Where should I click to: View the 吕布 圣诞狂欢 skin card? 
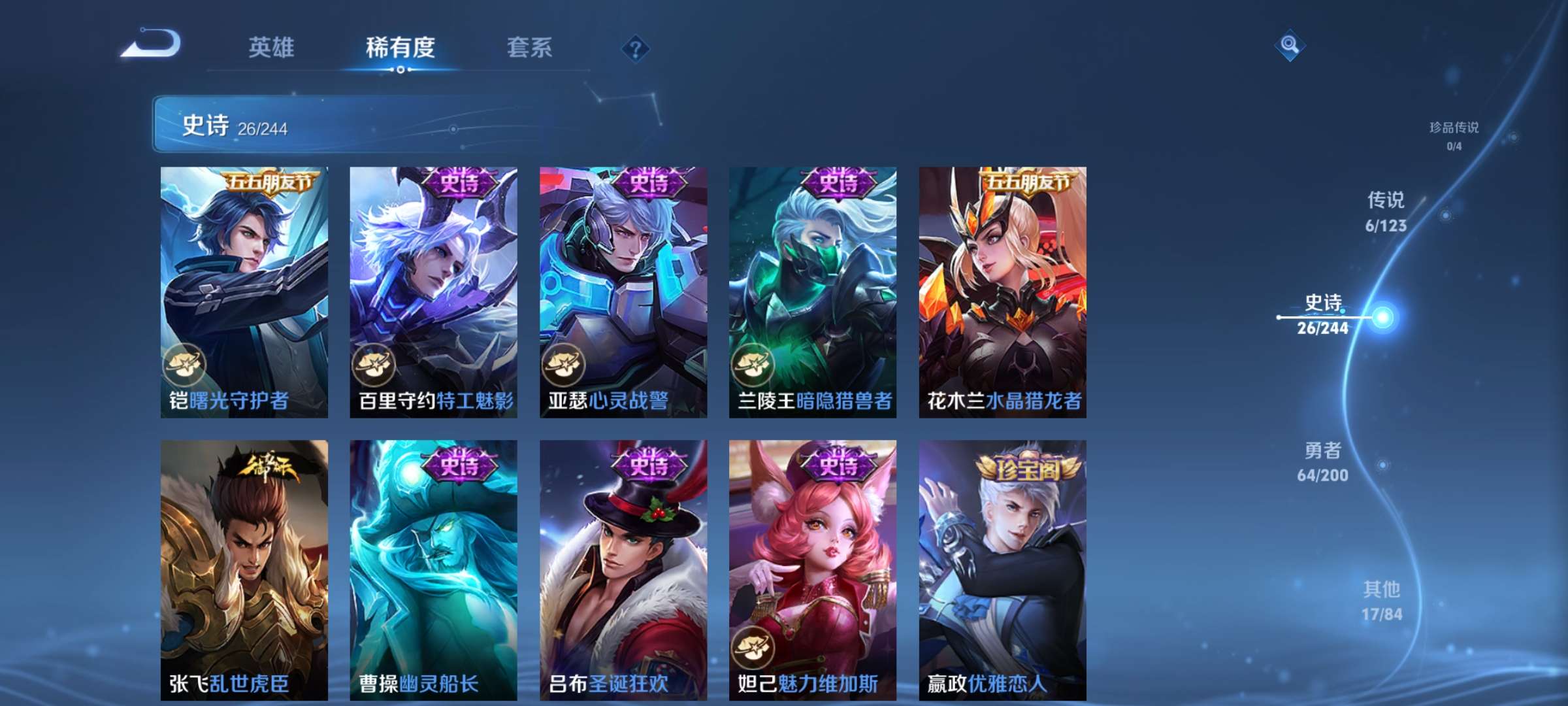tap(623, 569)
